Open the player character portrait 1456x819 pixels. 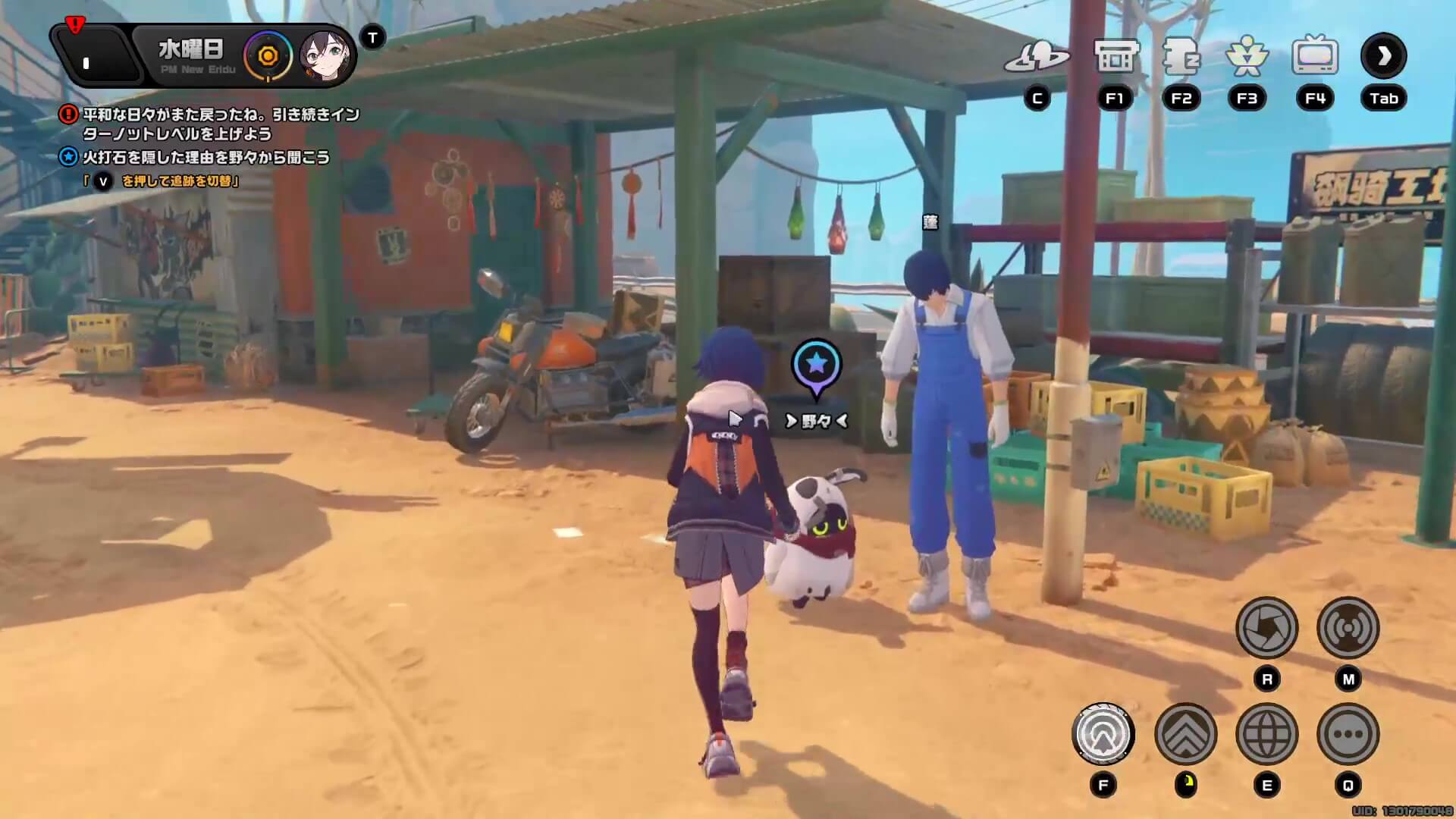(328, 55)
